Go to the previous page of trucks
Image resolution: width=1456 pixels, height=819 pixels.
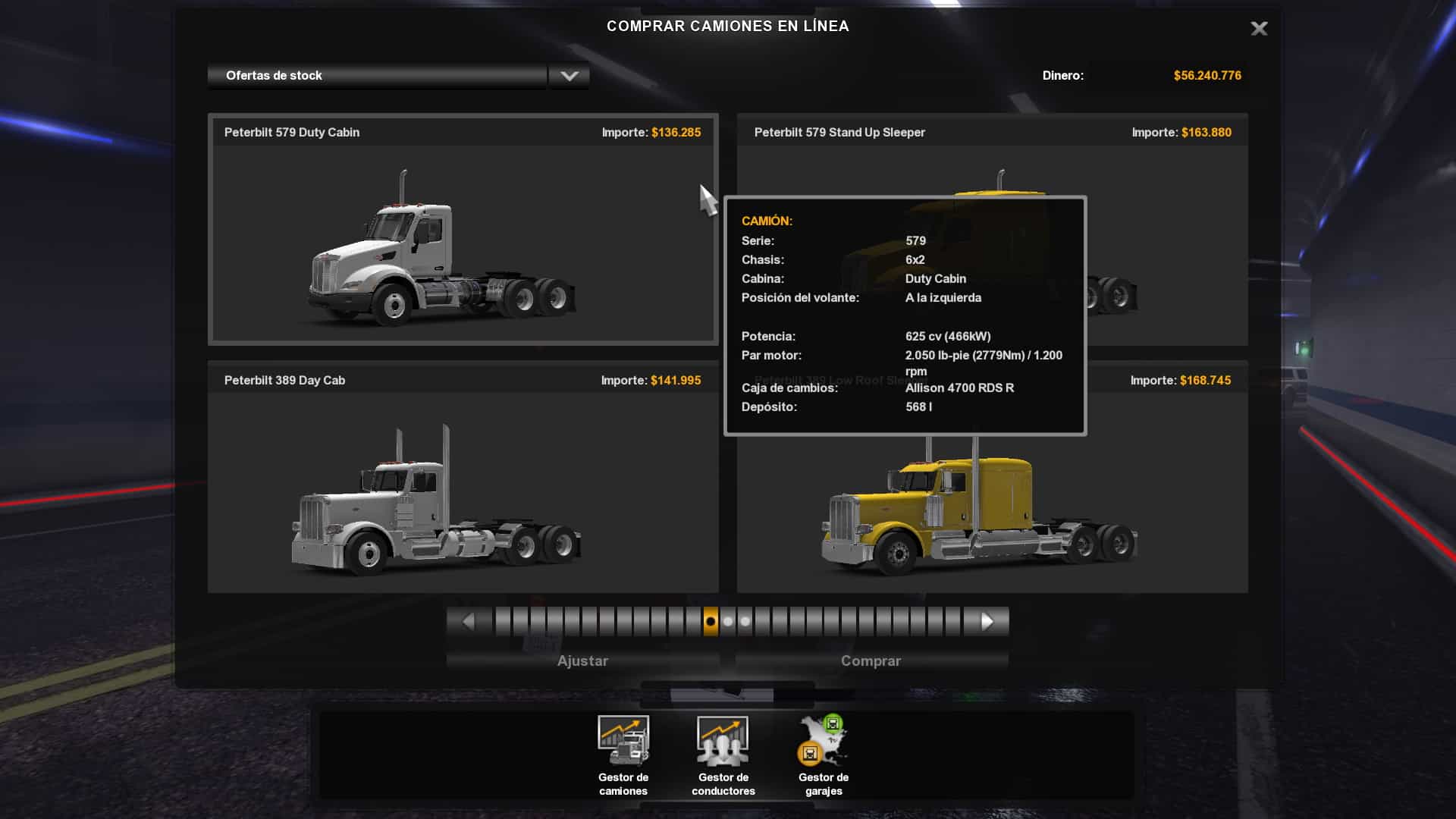click(468, 622)
